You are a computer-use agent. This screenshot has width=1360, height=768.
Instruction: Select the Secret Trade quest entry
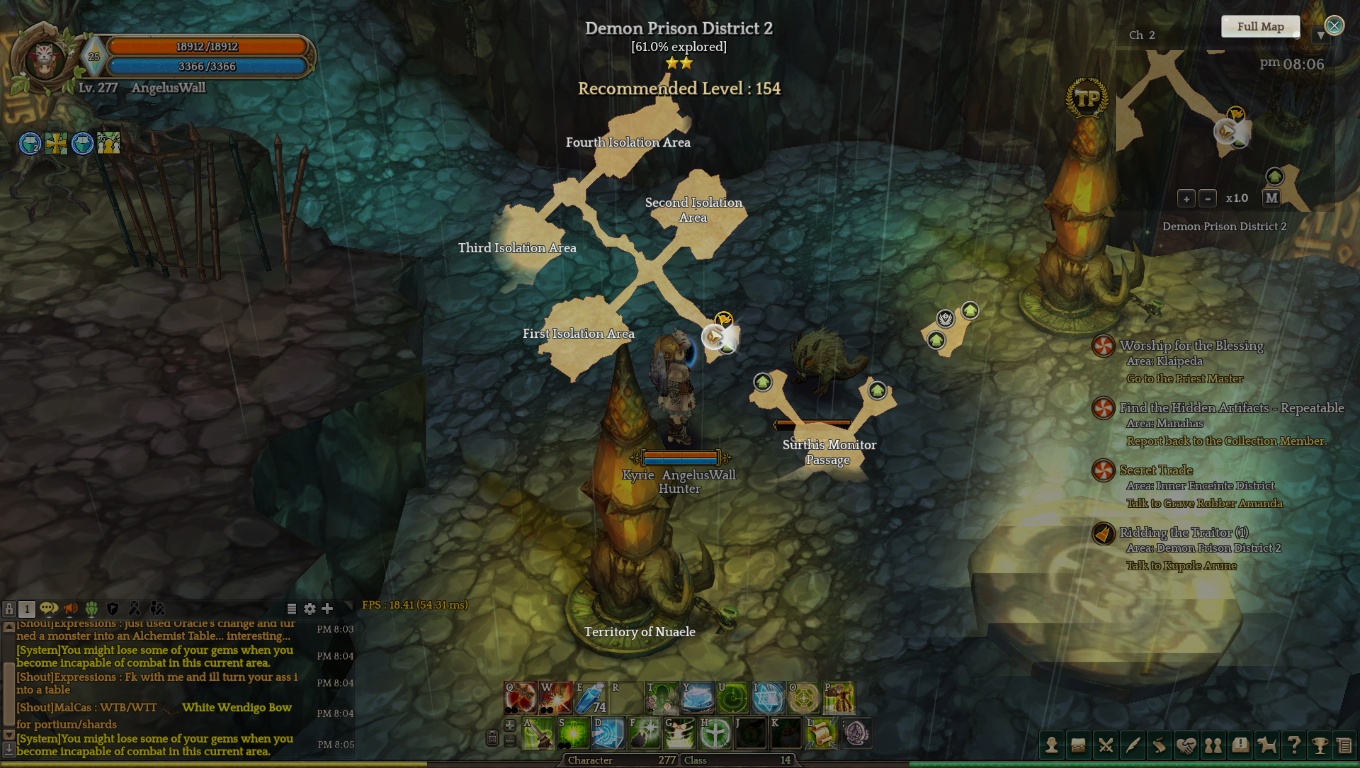(x=1156, y=470)
